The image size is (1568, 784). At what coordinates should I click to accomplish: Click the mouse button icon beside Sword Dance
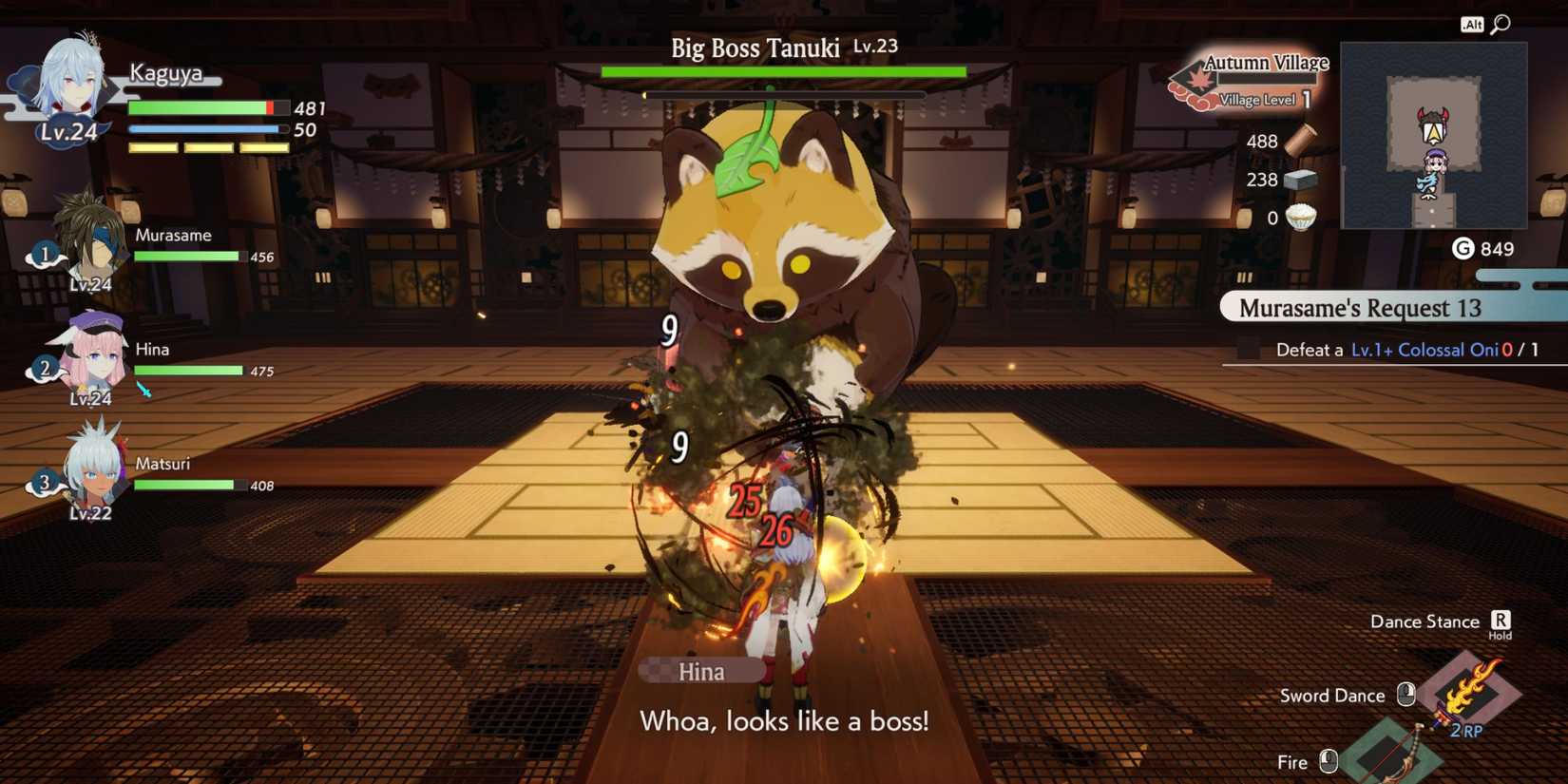pos(1404,695)
